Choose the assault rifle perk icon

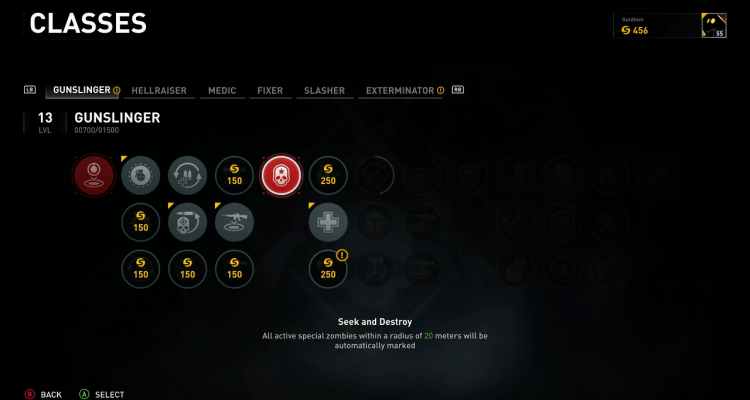[234, 222]
